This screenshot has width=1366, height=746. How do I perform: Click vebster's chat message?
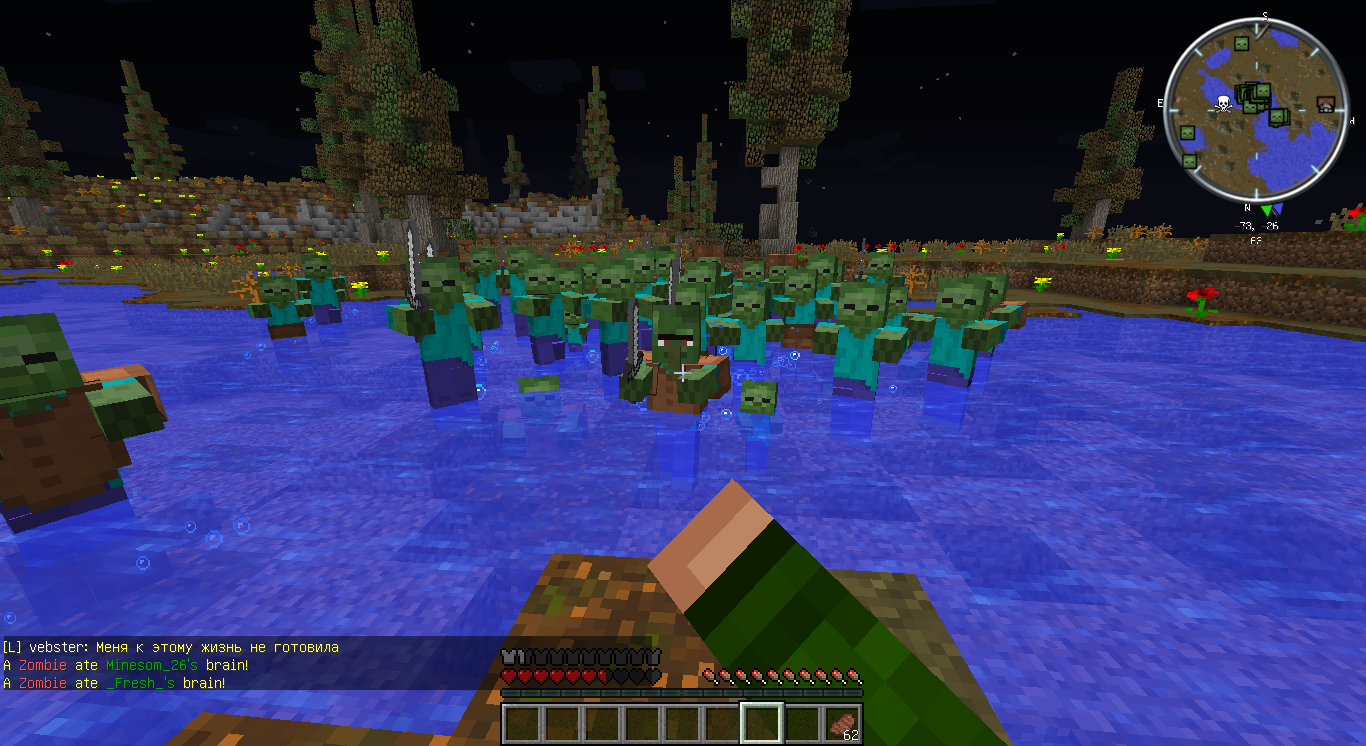pos(171,647)
